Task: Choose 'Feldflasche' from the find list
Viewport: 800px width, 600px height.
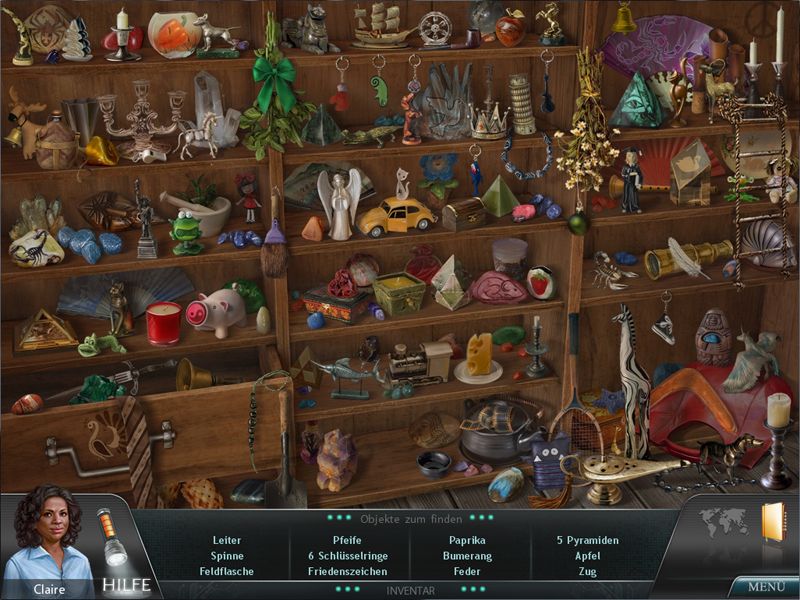Action: click(227, 572)
